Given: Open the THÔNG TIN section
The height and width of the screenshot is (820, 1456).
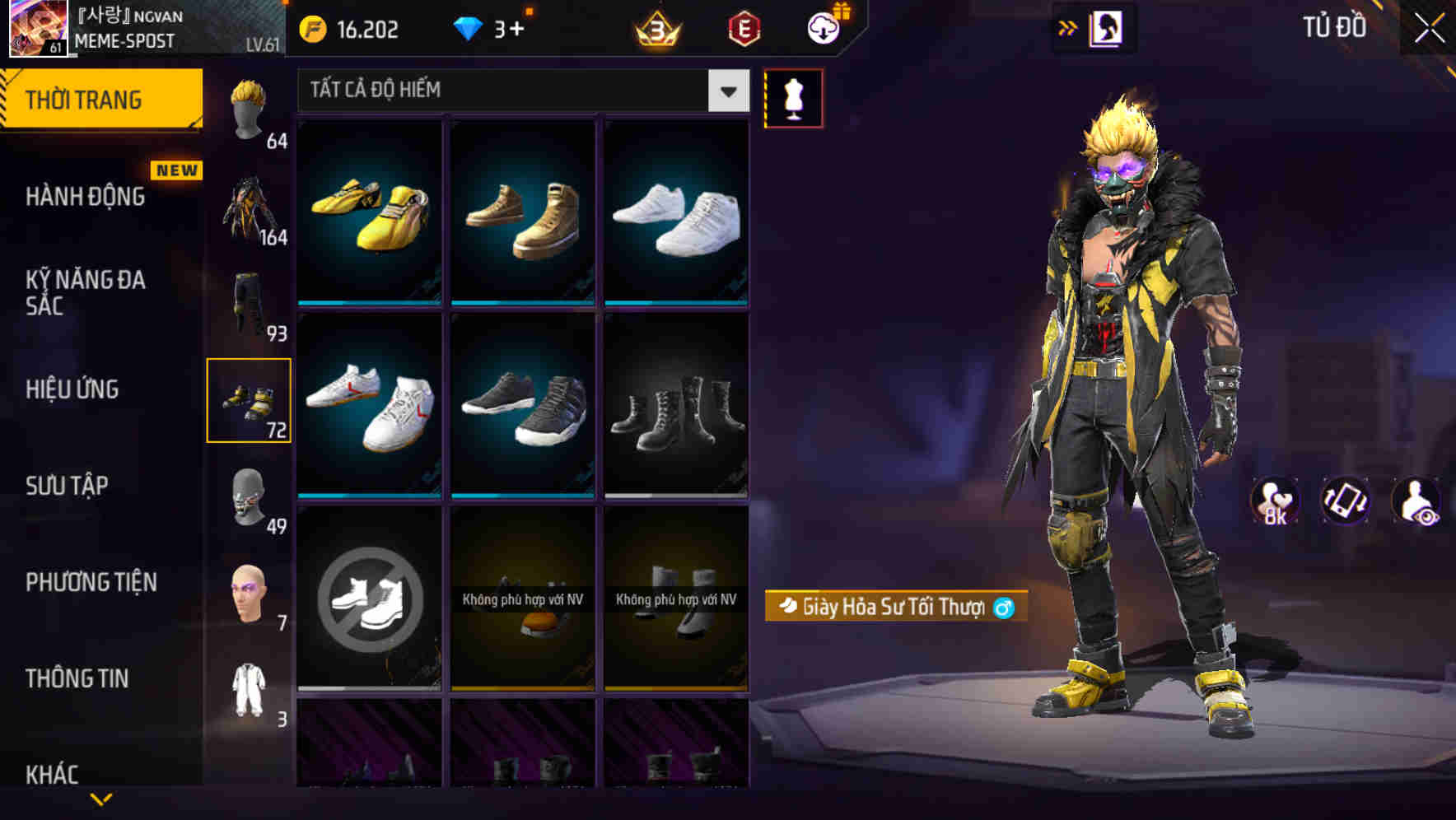Looking at the screenshot, I should (x=75, y=678).
